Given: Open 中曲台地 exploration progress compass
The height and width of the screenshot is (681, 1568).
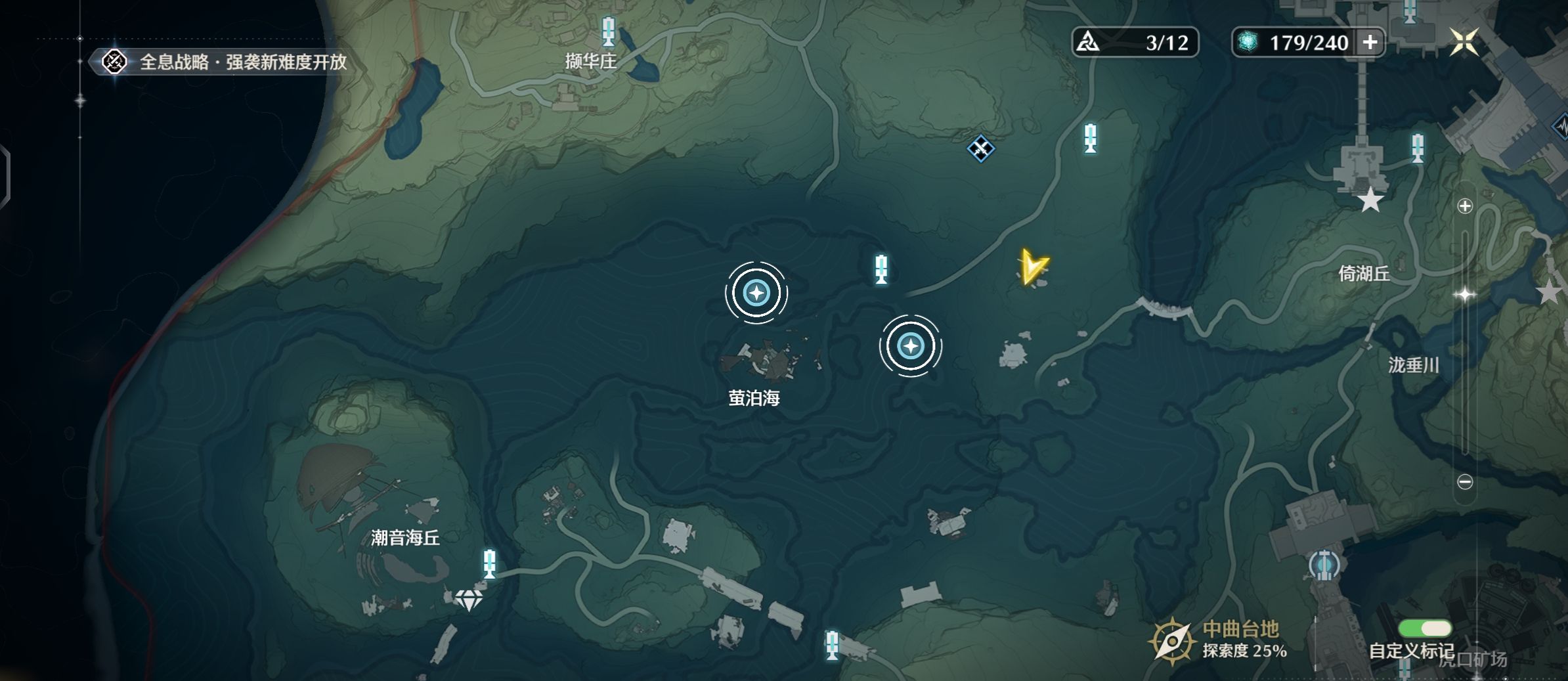Looking at the screenshot, I should 1171,640.
